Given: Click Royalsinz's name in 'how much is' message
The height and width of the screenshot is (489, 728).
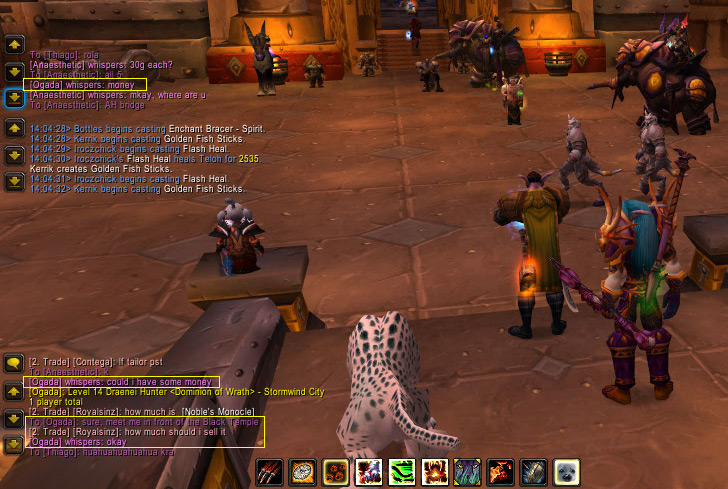Looking at the screenshot, I should tap(93, 413).
